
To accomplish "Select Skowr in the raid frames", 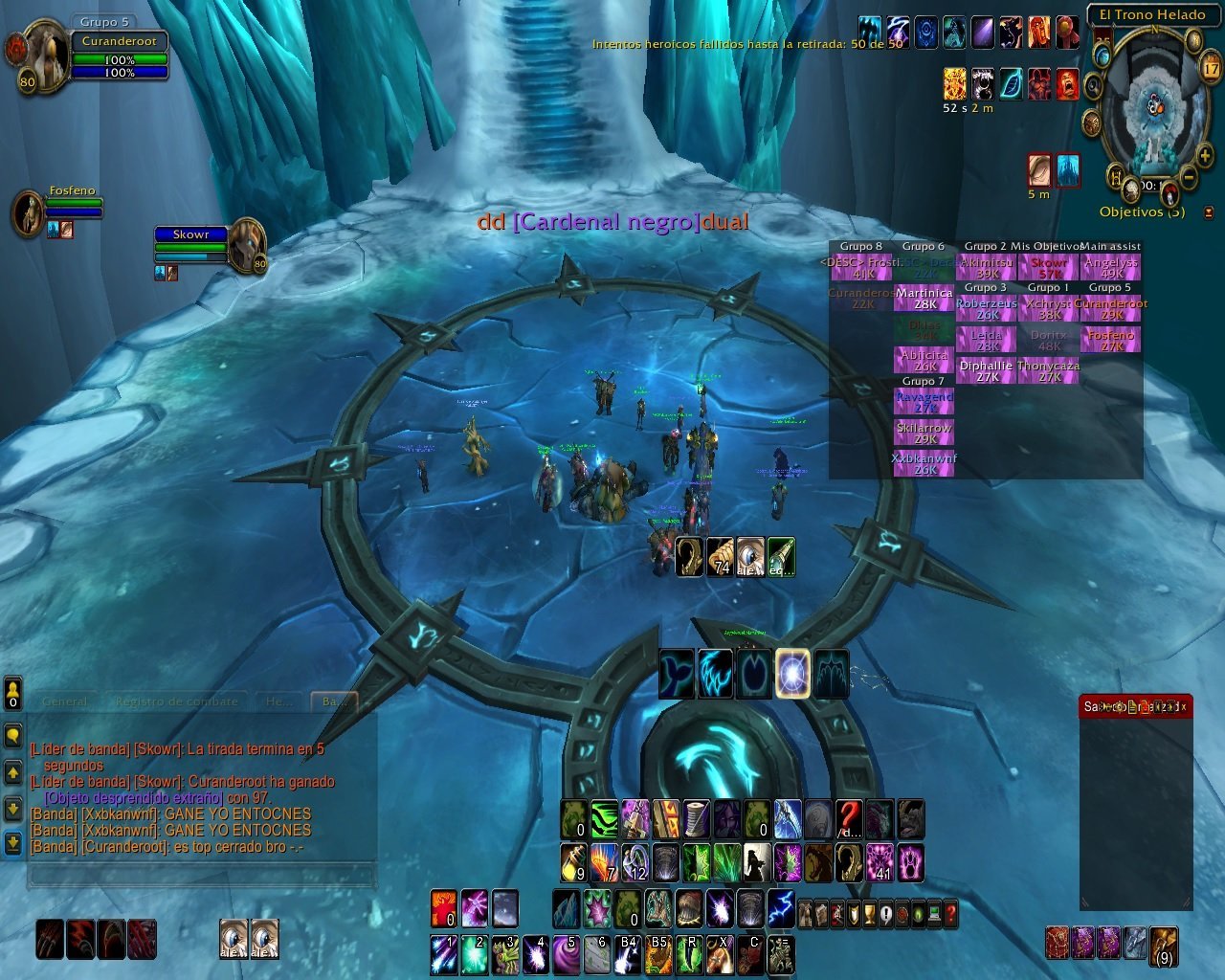I will point(1049,267).
